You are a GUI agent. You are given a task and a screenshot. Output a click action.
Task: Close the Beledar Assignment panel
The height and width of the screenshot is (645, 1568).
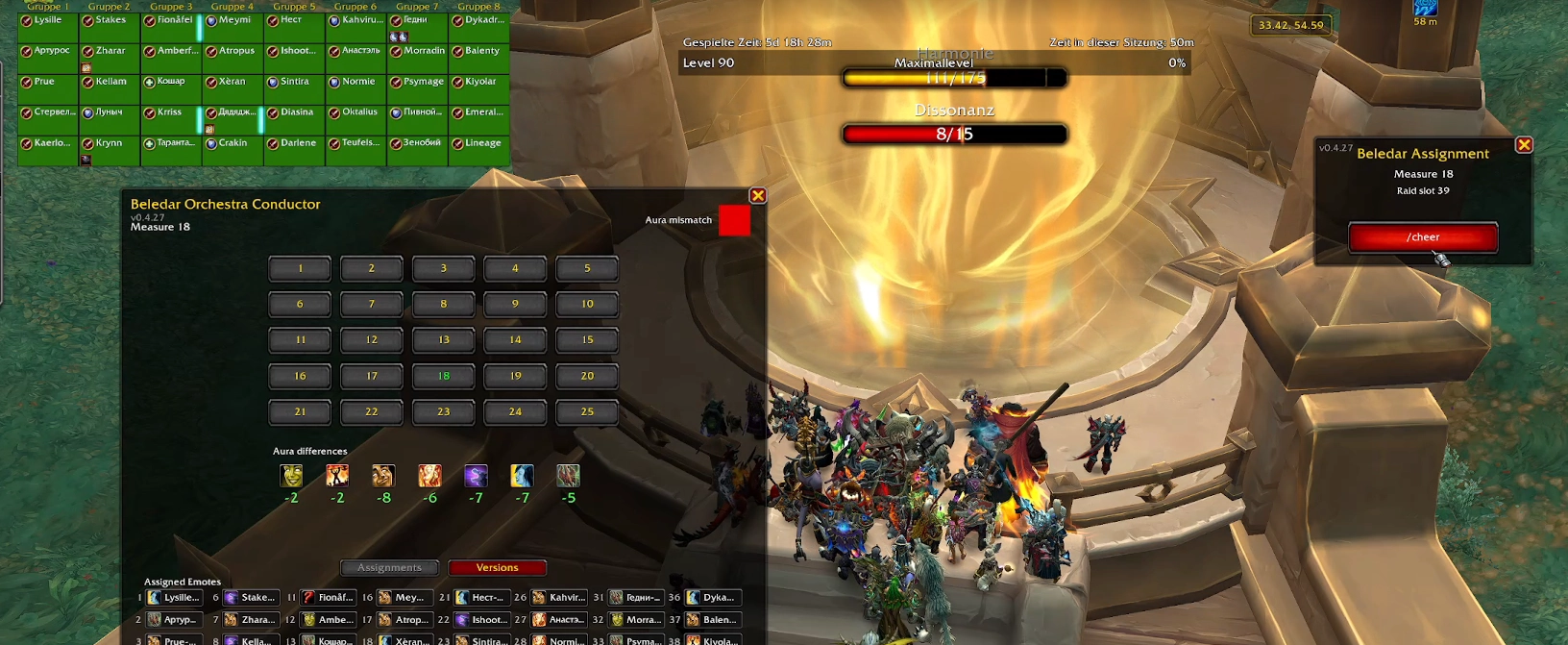pos(1524,145)
